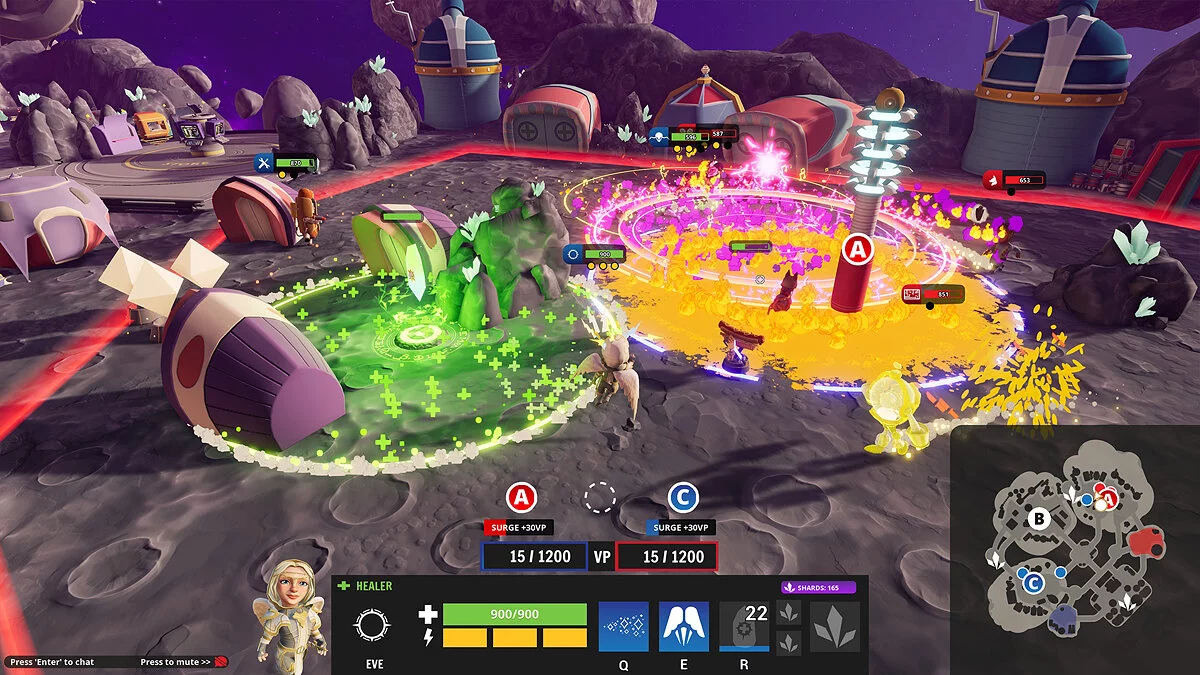Click the purple Shards: 165 counter
The height and width of the screenshot is (675, 1200).
click(x=818, y=588)
